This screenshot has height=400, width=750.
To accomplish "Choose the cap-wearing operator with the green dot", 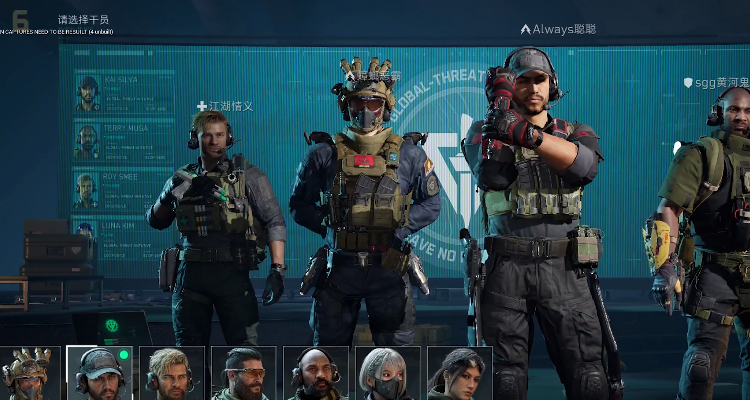I will 99,374.
